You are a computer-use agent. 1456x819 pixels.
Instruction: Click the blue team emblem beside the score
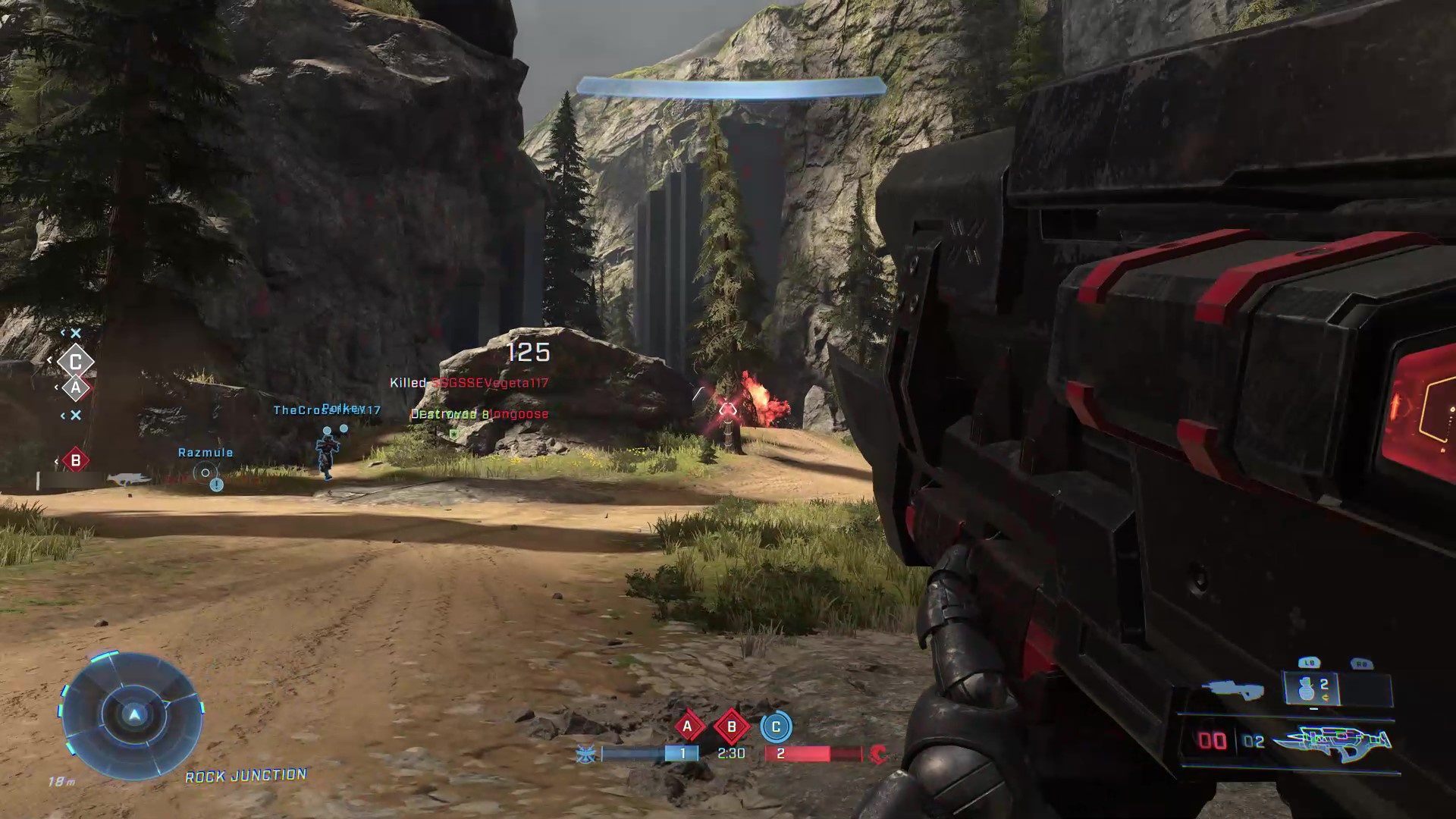pos(586,754)
